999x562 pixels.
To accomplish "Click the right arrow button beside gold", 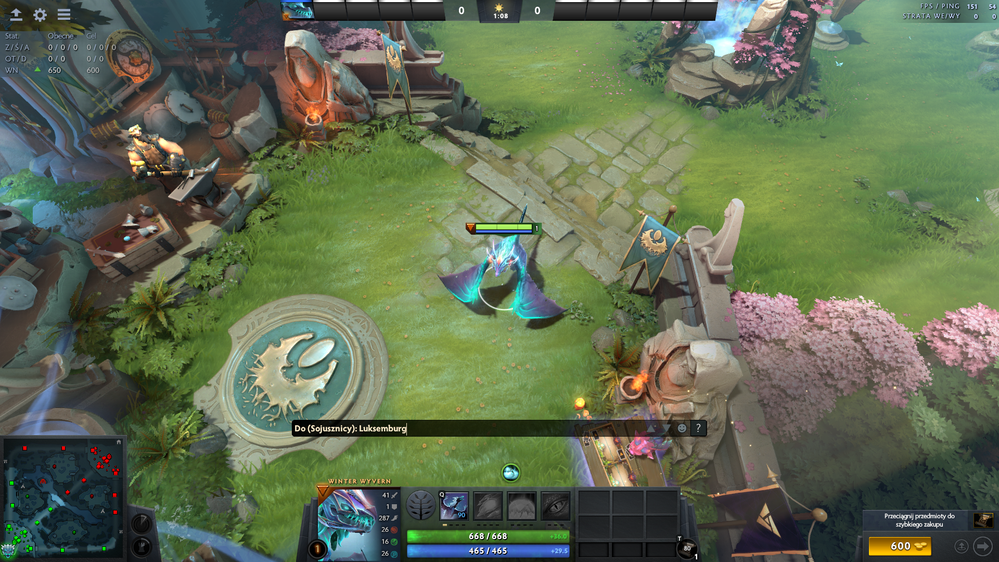I will [983, 546].
